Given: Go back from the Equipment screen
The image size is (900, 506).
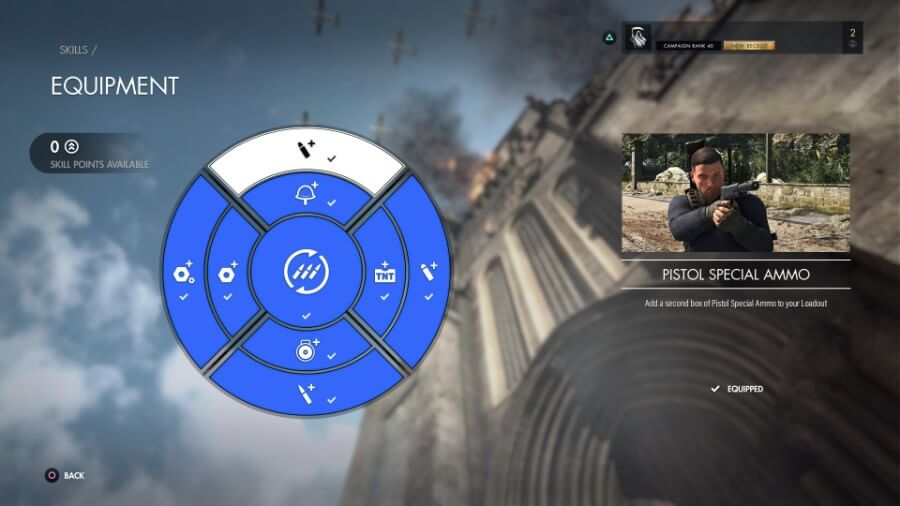Looking at the screenshot, I should click(65, 475).
